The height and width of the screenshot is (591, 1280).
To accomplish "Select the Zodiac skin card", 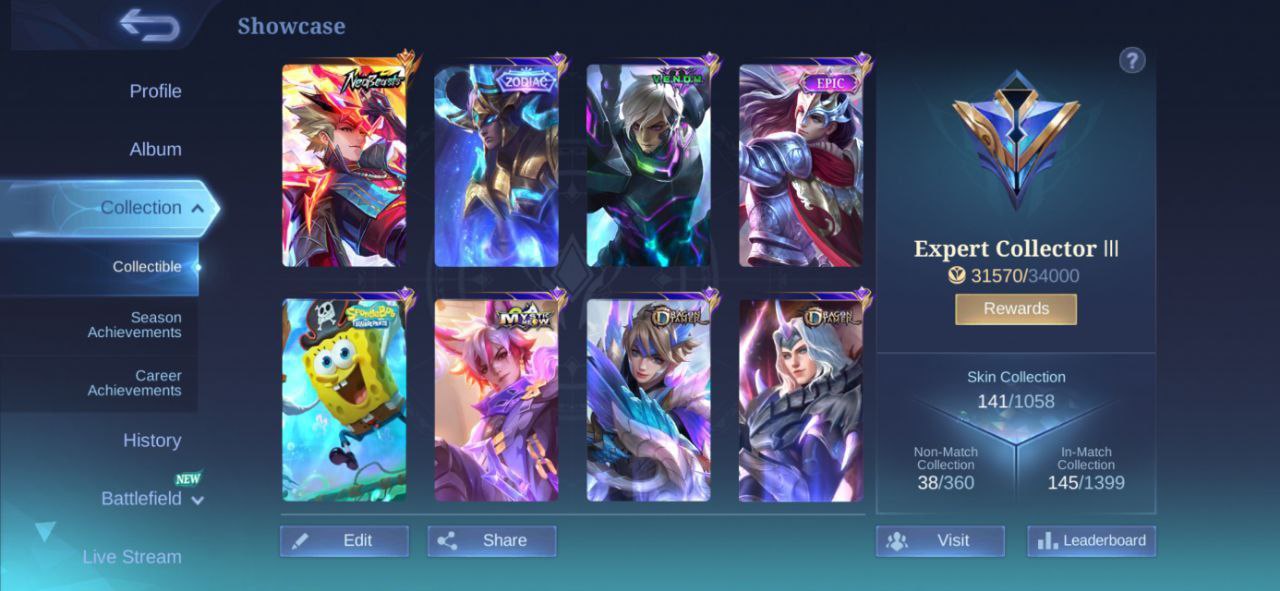I will 496,166.
